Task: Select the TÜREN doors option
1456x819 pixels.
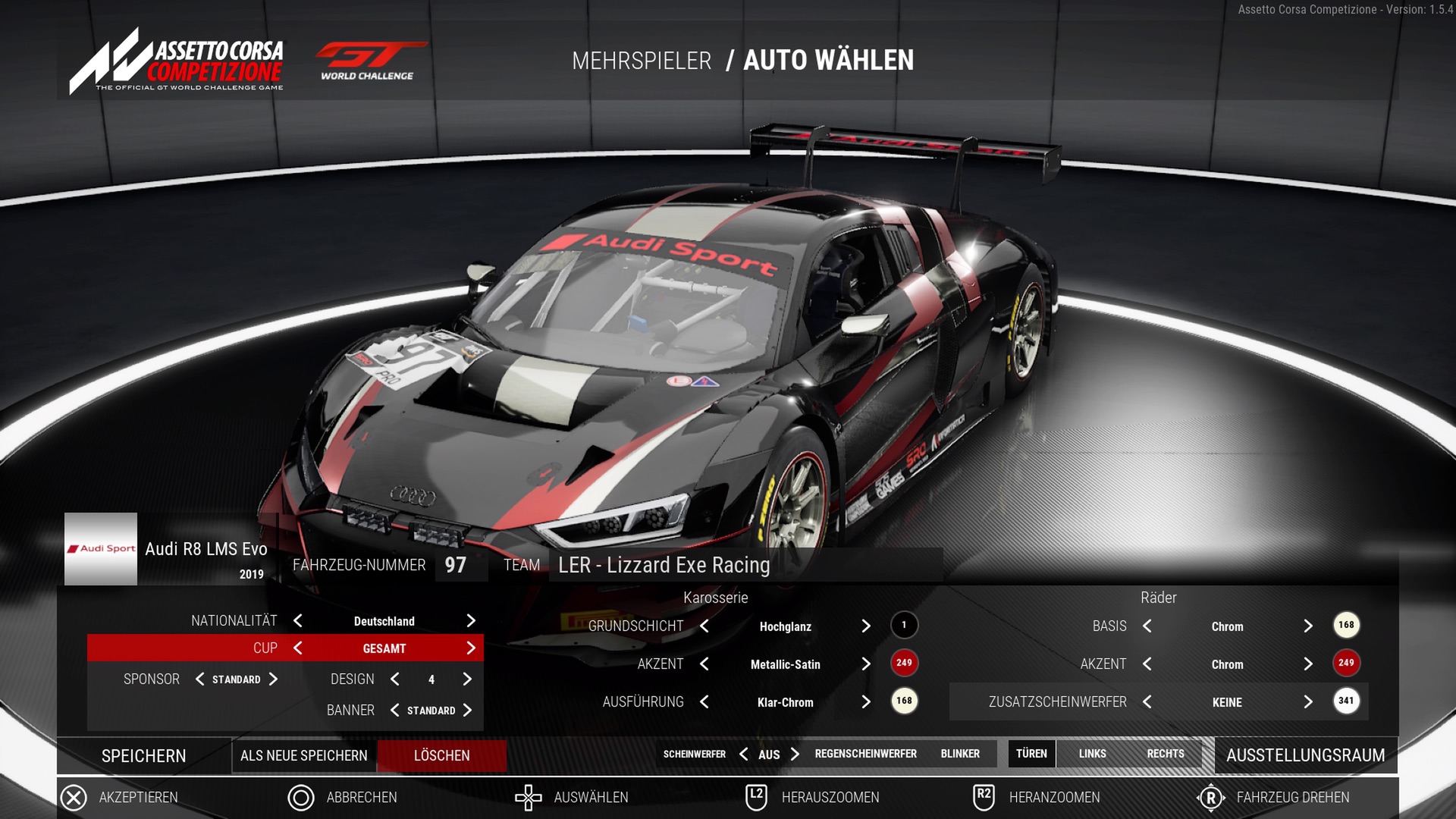Action: 1031,754
